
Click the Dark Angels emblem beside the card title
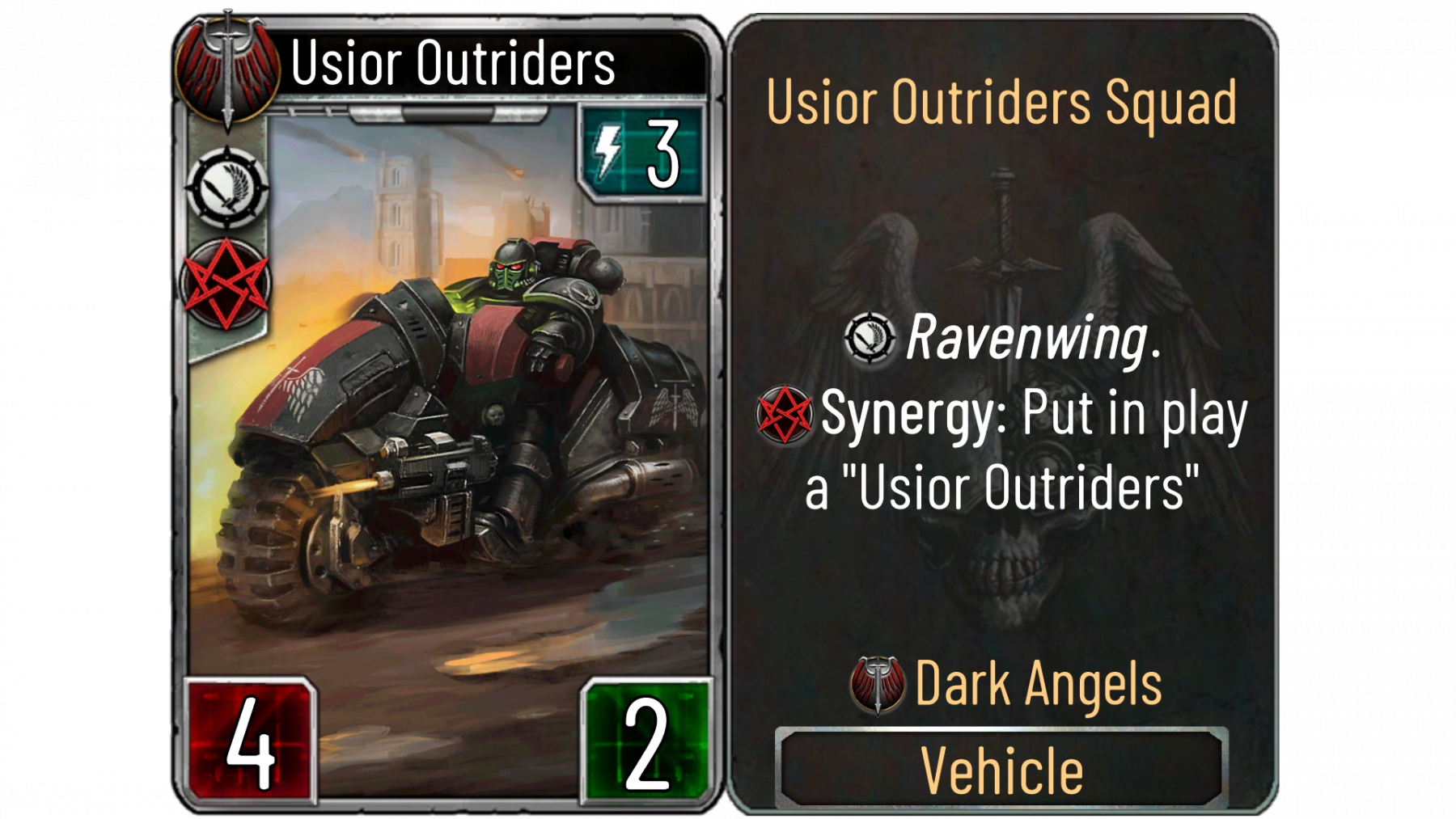[227, 70]
